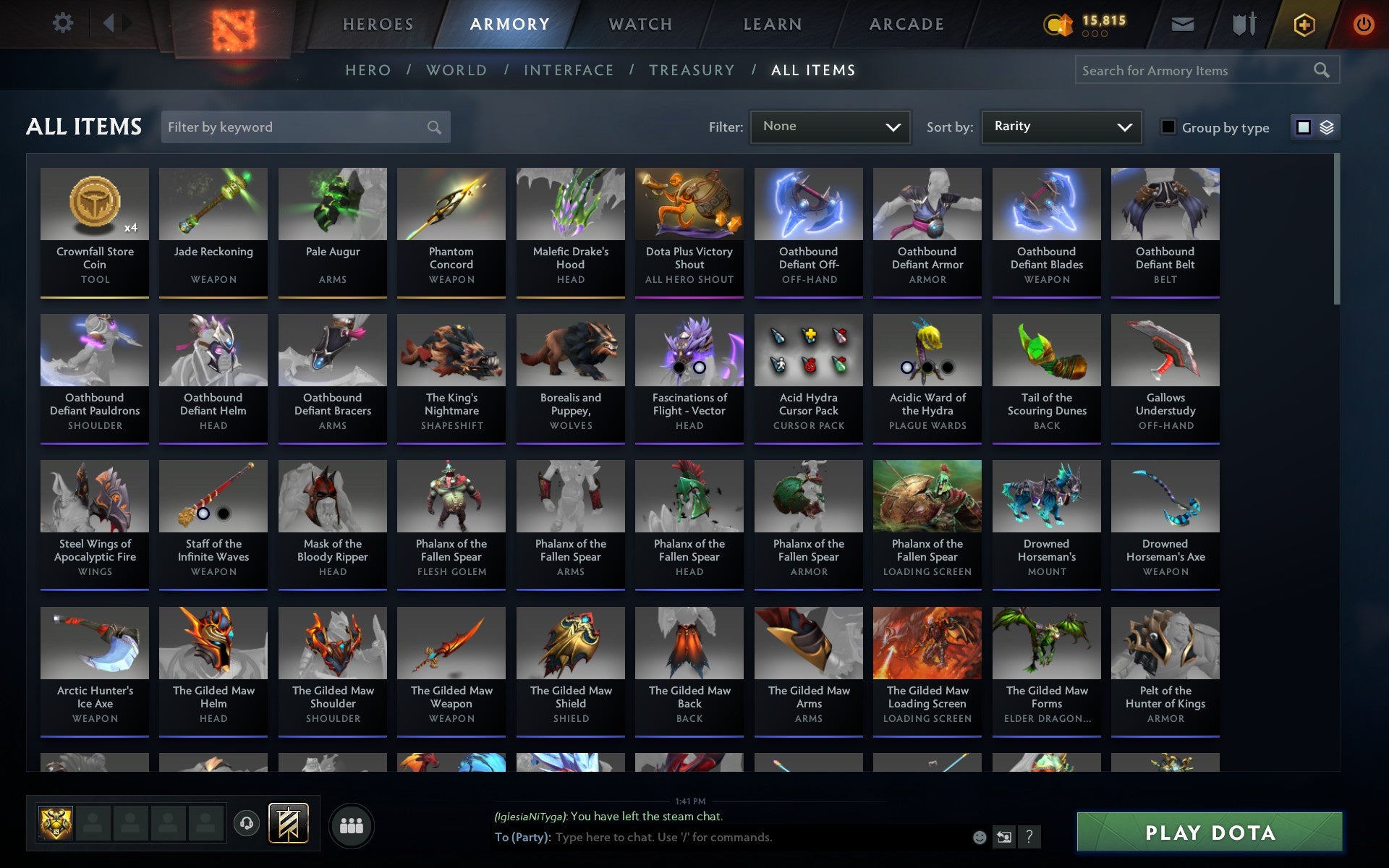The width and height of the screenshot is (1389, 868).
Task: Open the WATCH menu section
Action: click(x=640, y=23)
